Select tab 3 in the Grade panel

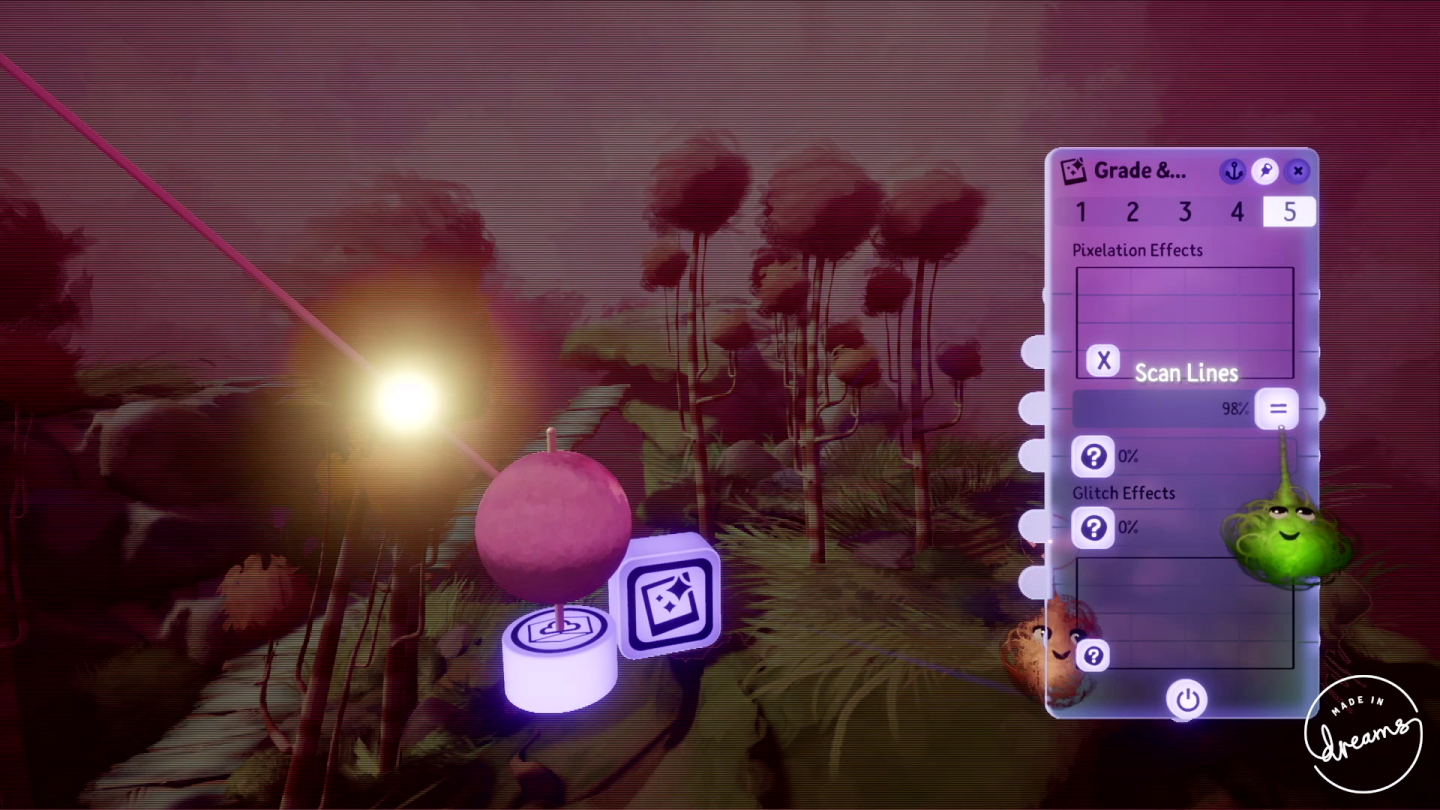pos(1185,212)
